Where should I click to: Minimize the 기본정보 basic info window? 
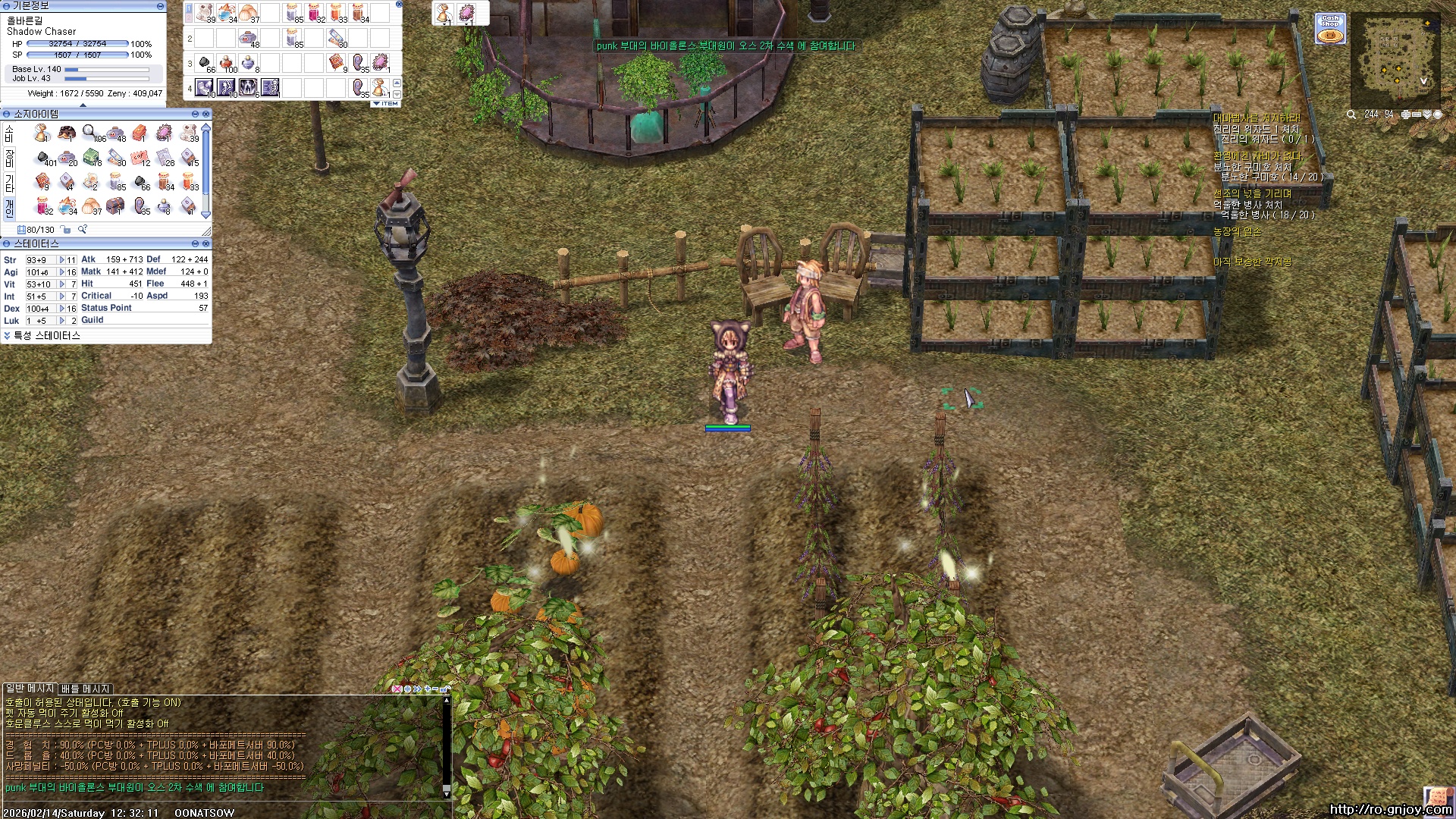pos(160,6)
